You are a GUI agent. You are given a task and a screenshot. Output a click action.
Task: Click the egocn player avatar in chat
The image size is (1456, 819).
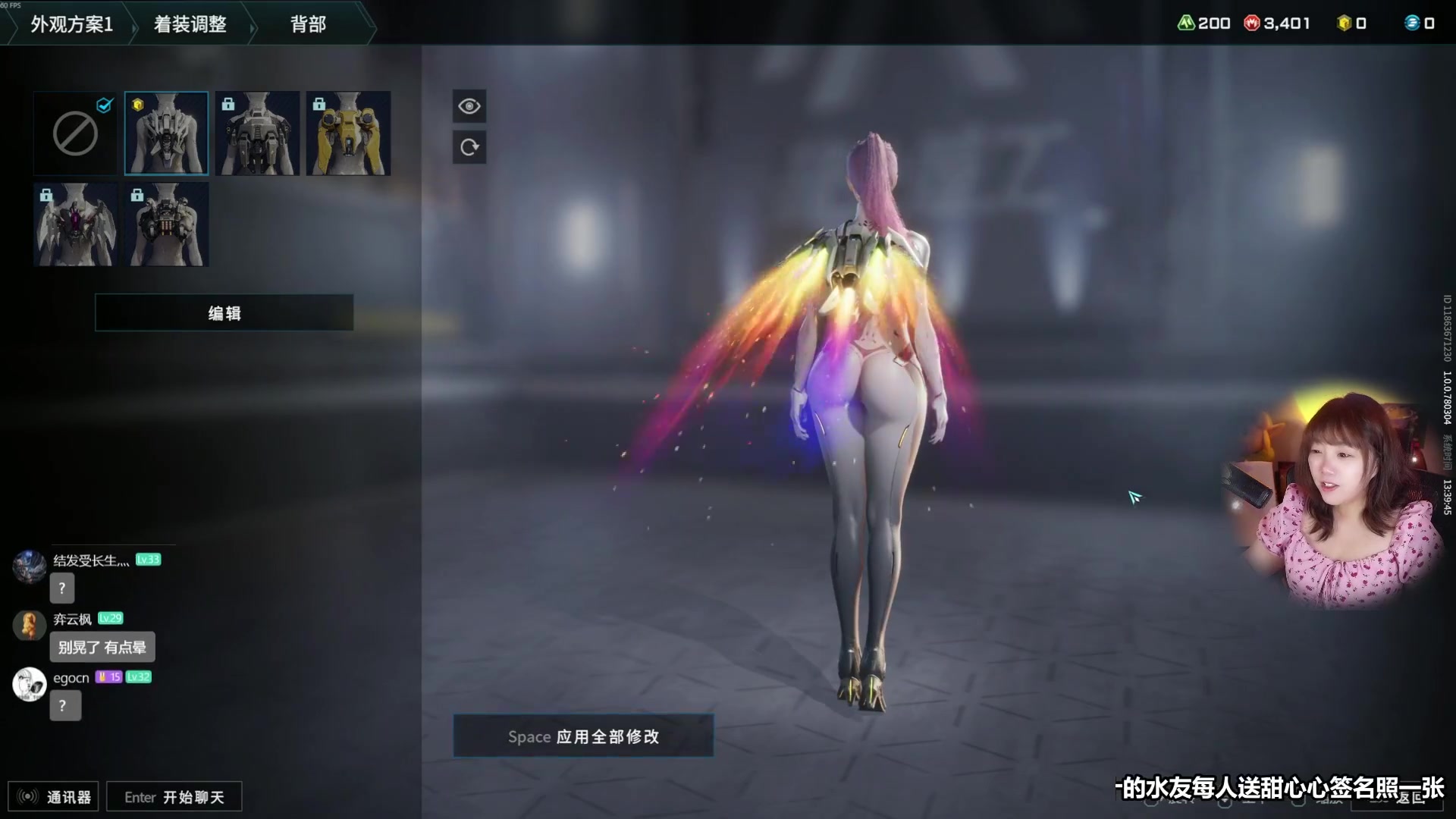tap(29, 684)
